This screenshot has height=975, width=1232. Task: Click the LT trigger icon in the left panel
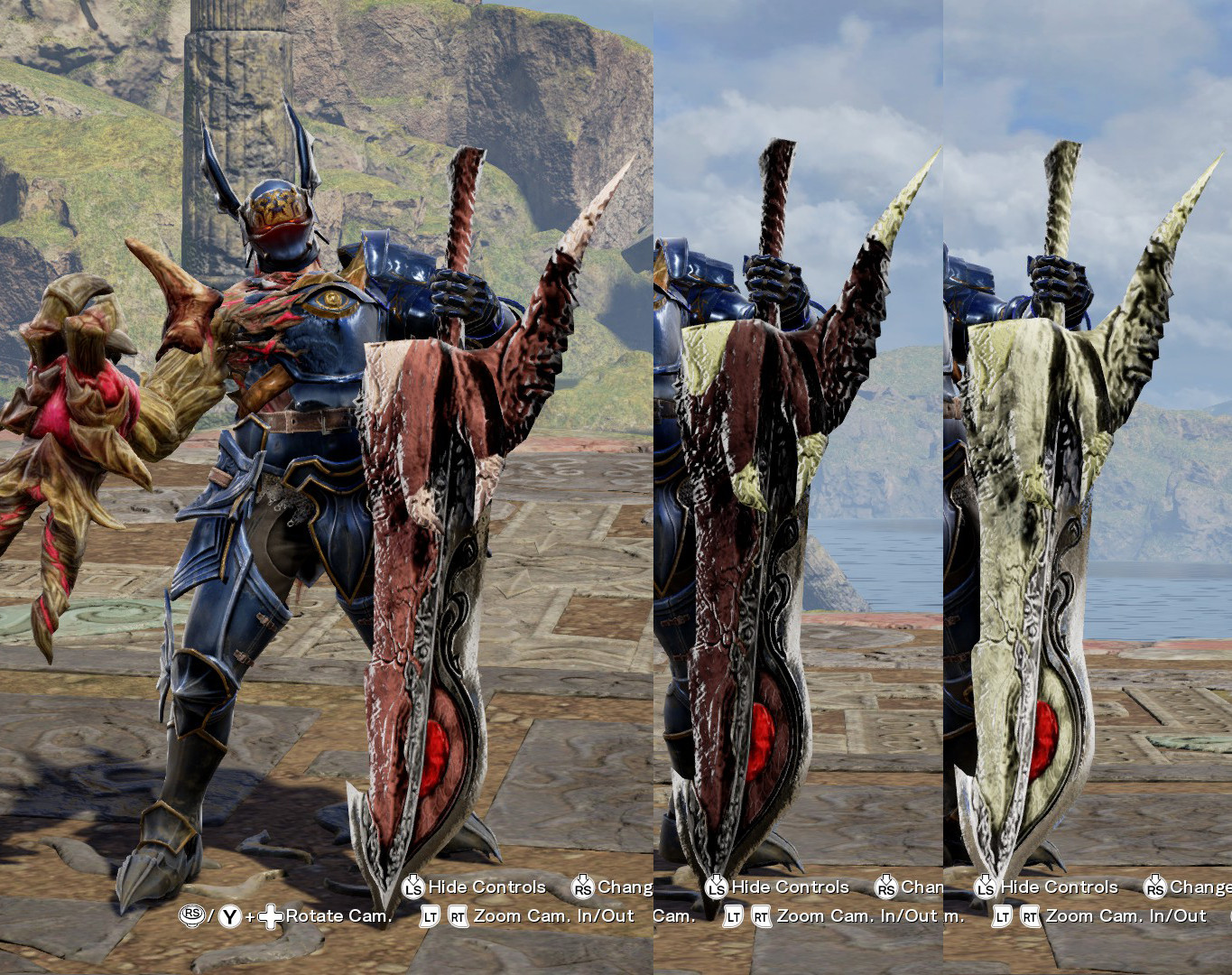coord(431,915)
